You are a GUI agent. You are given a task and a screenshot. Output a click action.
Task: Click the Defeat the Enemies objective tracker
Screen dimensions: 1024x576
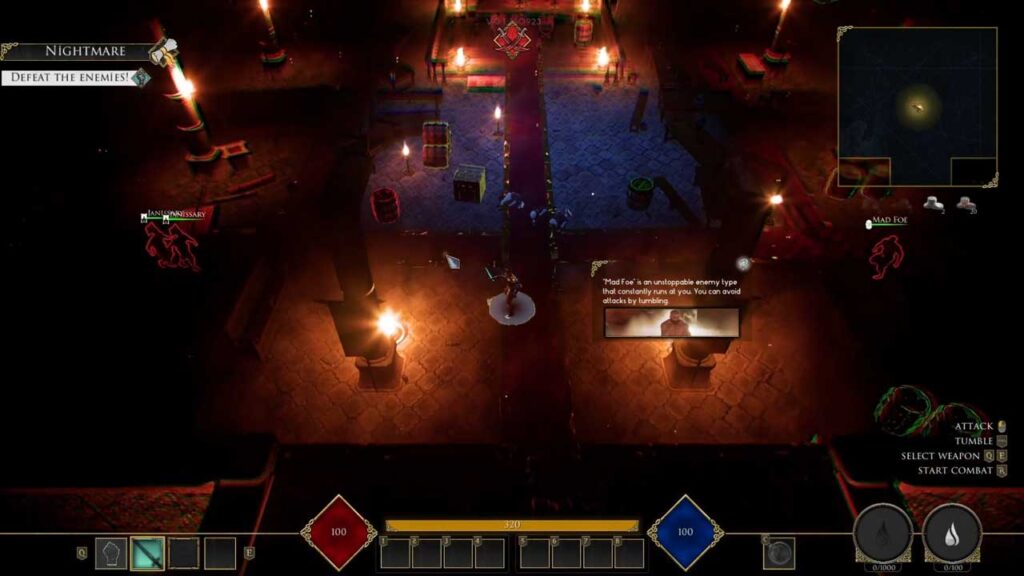pos(70,76)
